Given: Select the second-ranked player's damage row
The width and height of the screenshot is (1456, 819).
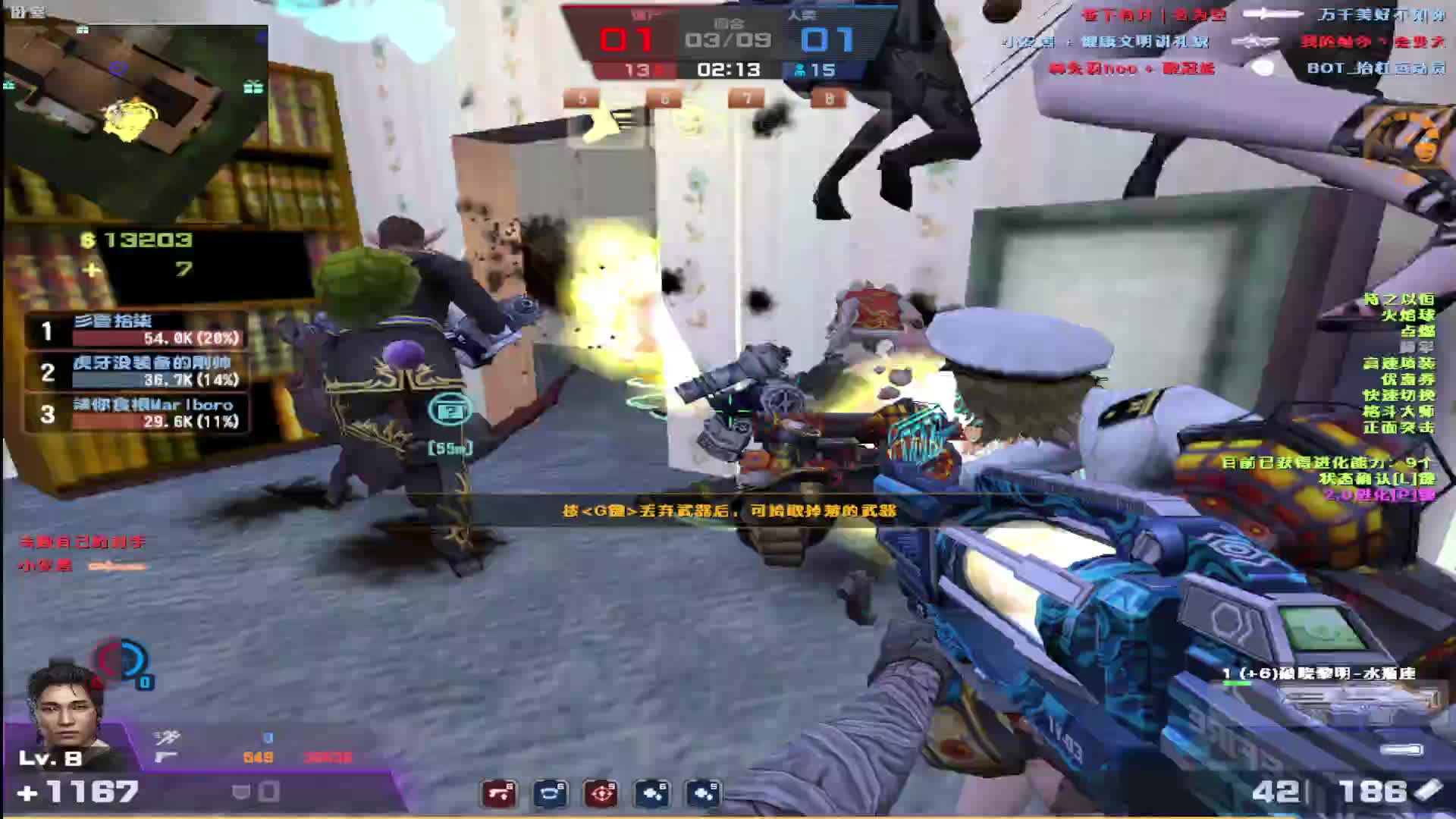Looking at the screenshot, I should 138,372.
